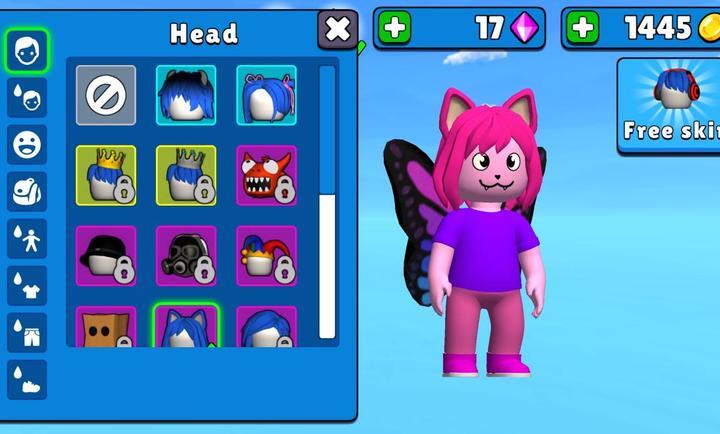Viewport: 720px width, 434px height.
Task: Switch to the pants color tab
Action: tap(26, 332)
